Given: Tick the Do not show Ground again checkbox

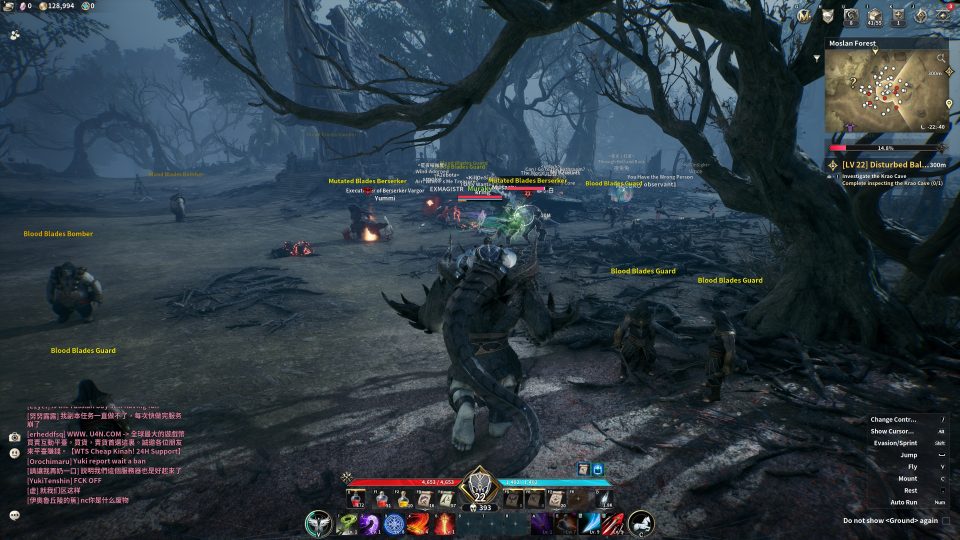Looking at the screenshot, I should (946, 520).
